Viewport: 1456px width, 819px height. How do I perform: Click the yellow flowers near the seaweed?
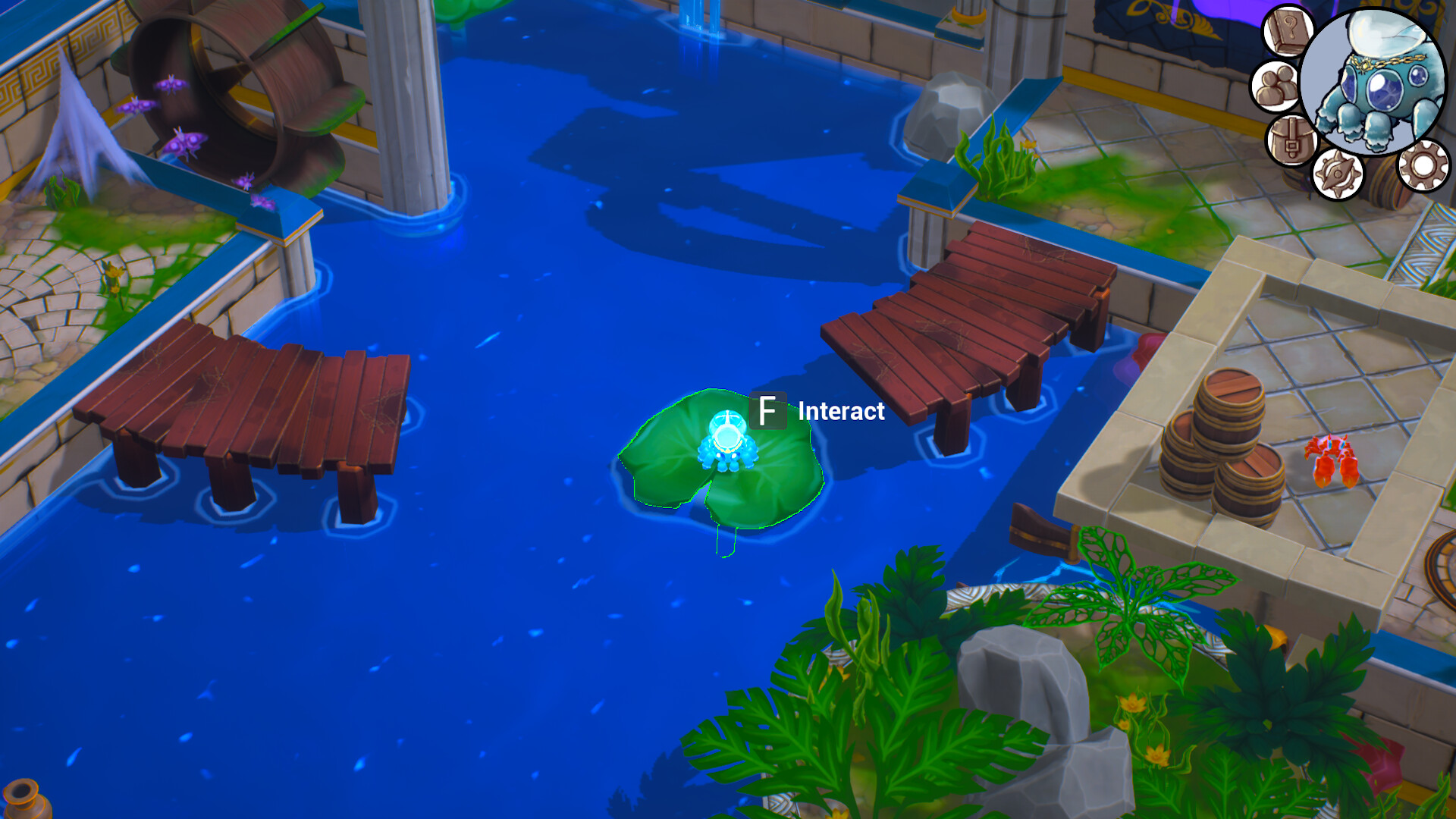(x=1028, y=144)
